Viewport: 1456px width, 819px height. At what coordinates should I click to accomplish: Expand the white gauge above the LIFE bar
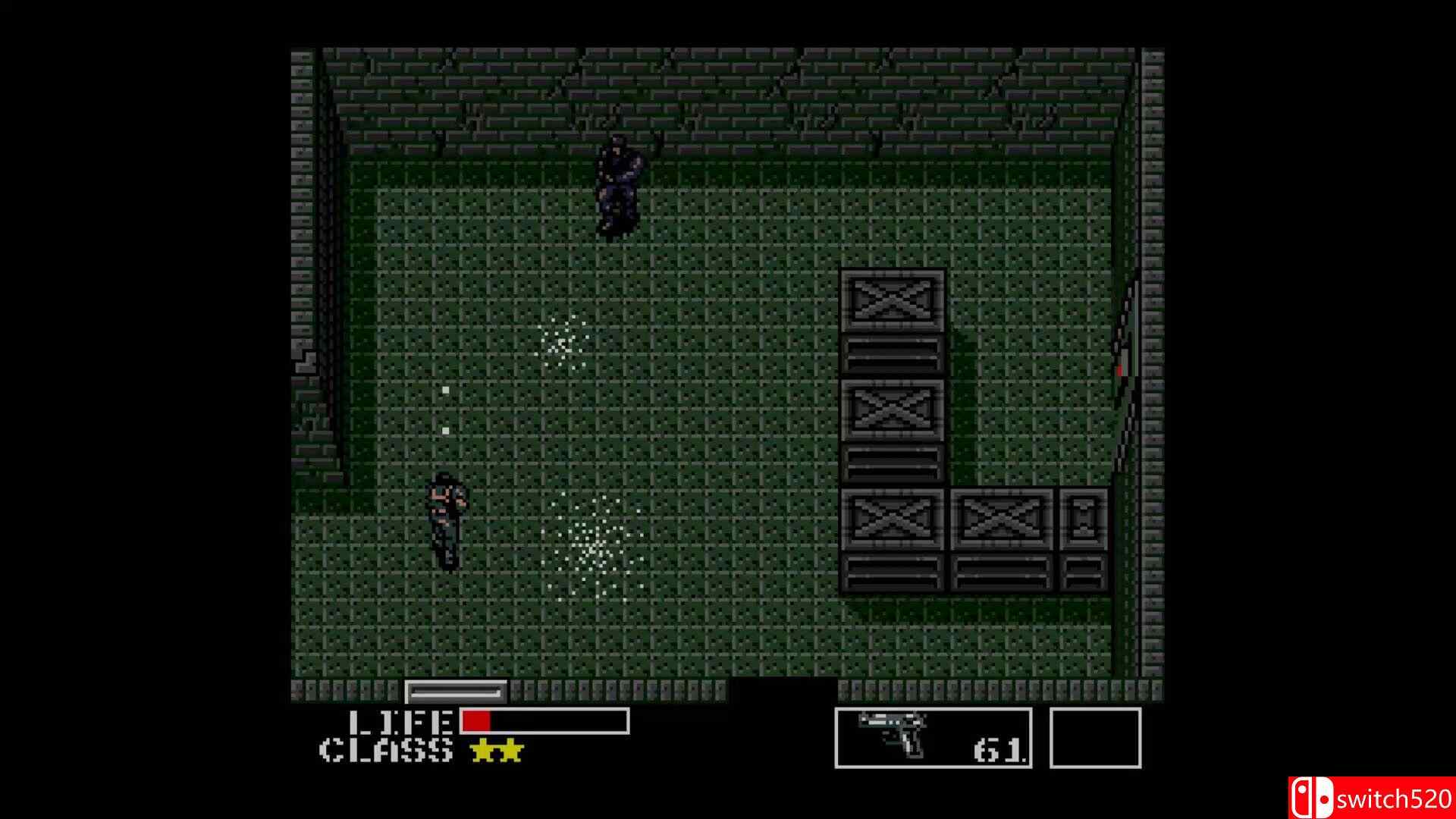coord(455,692)
